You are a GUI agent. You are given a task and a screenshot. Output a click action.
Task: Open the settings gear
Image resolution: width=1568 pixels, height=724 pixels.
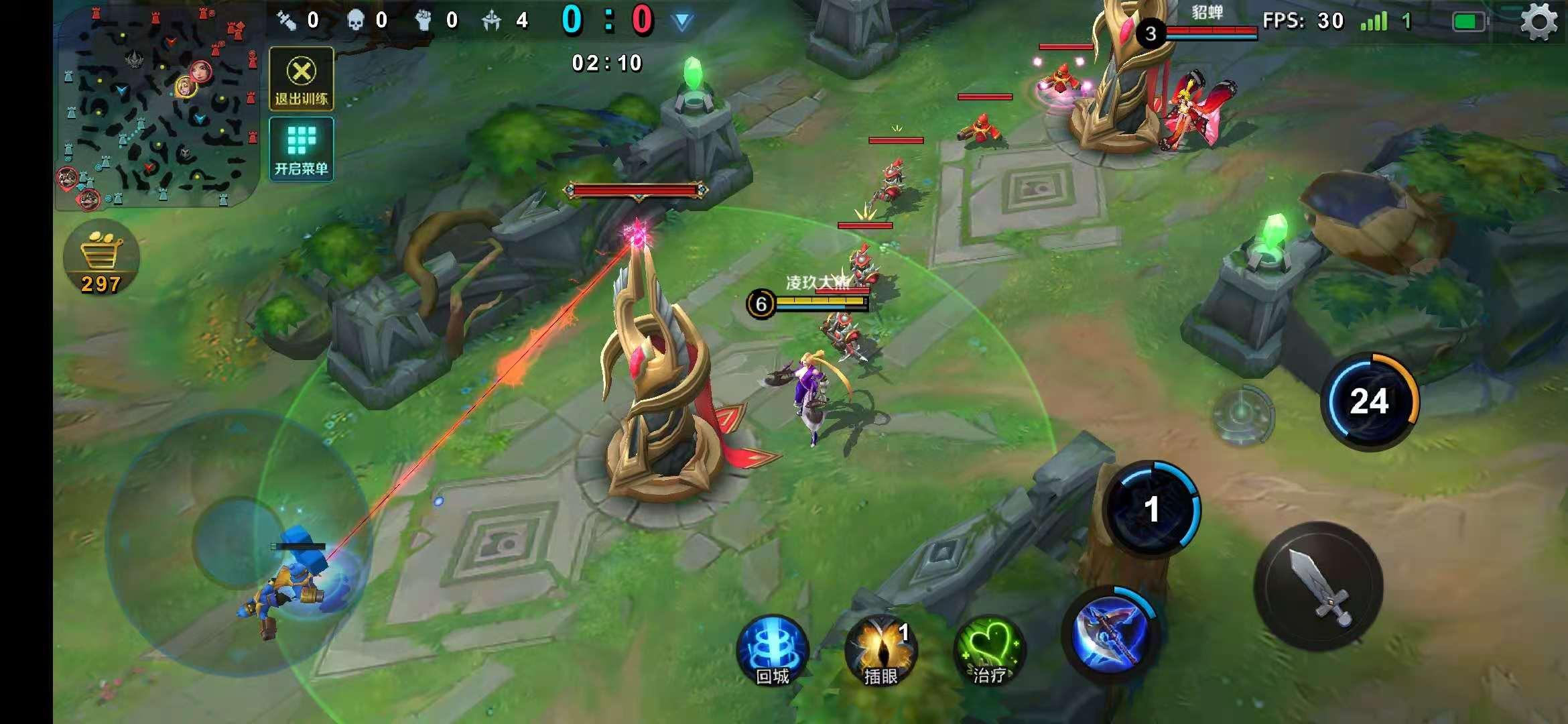(x=1539, y=22)
